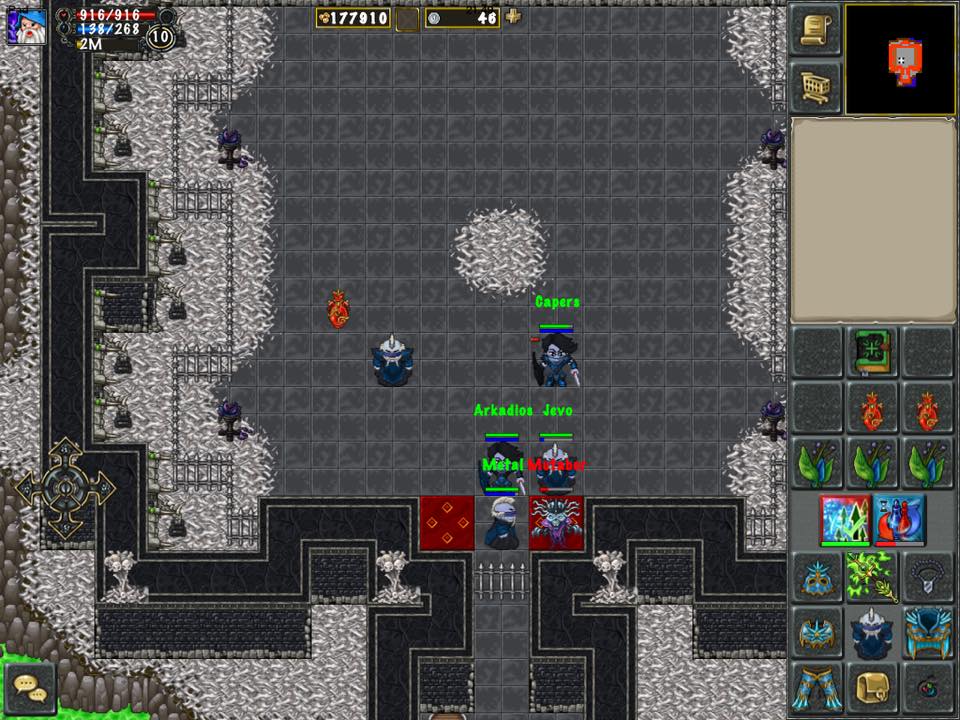Select the equipped green thorny staff
The width and height of the screenshot is (960, 720).
(x=873, y=576)
